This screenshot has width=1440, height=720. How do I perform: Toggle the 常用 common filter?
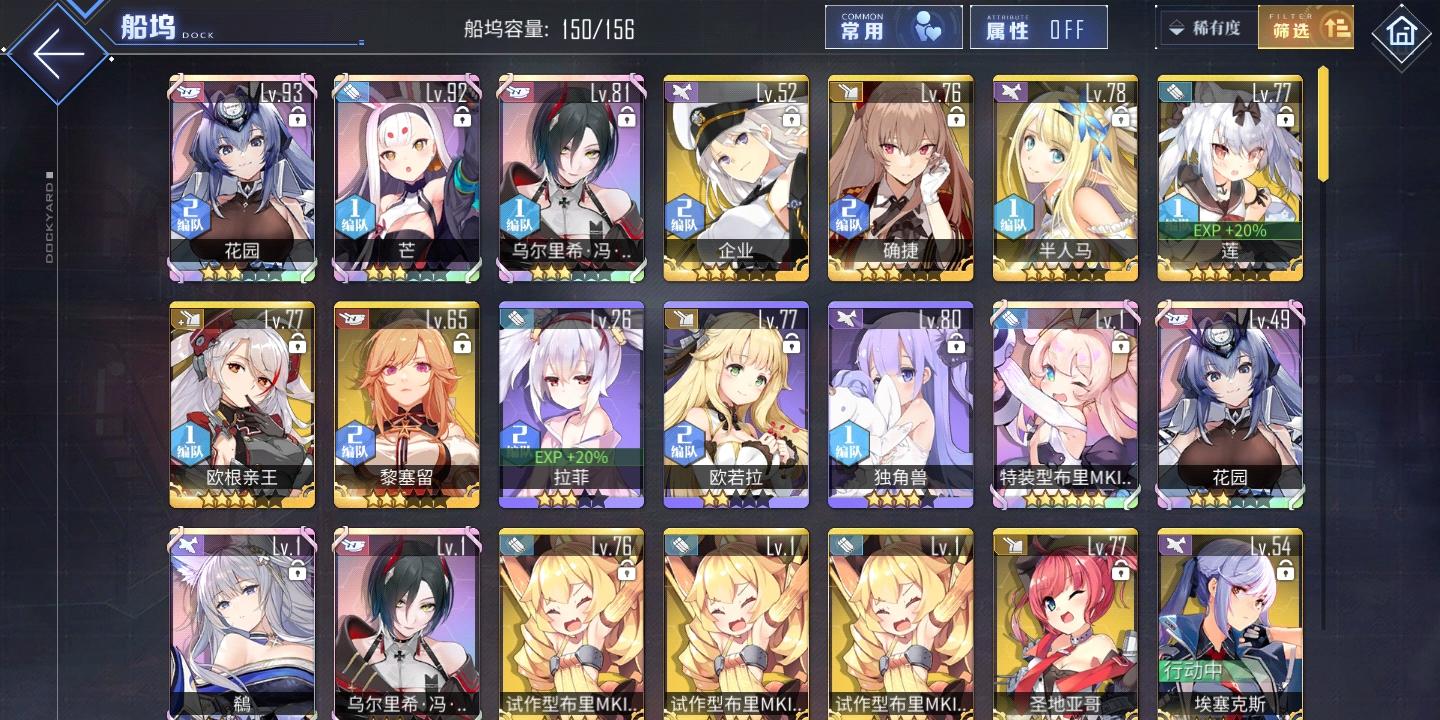(x=893, y=26)
